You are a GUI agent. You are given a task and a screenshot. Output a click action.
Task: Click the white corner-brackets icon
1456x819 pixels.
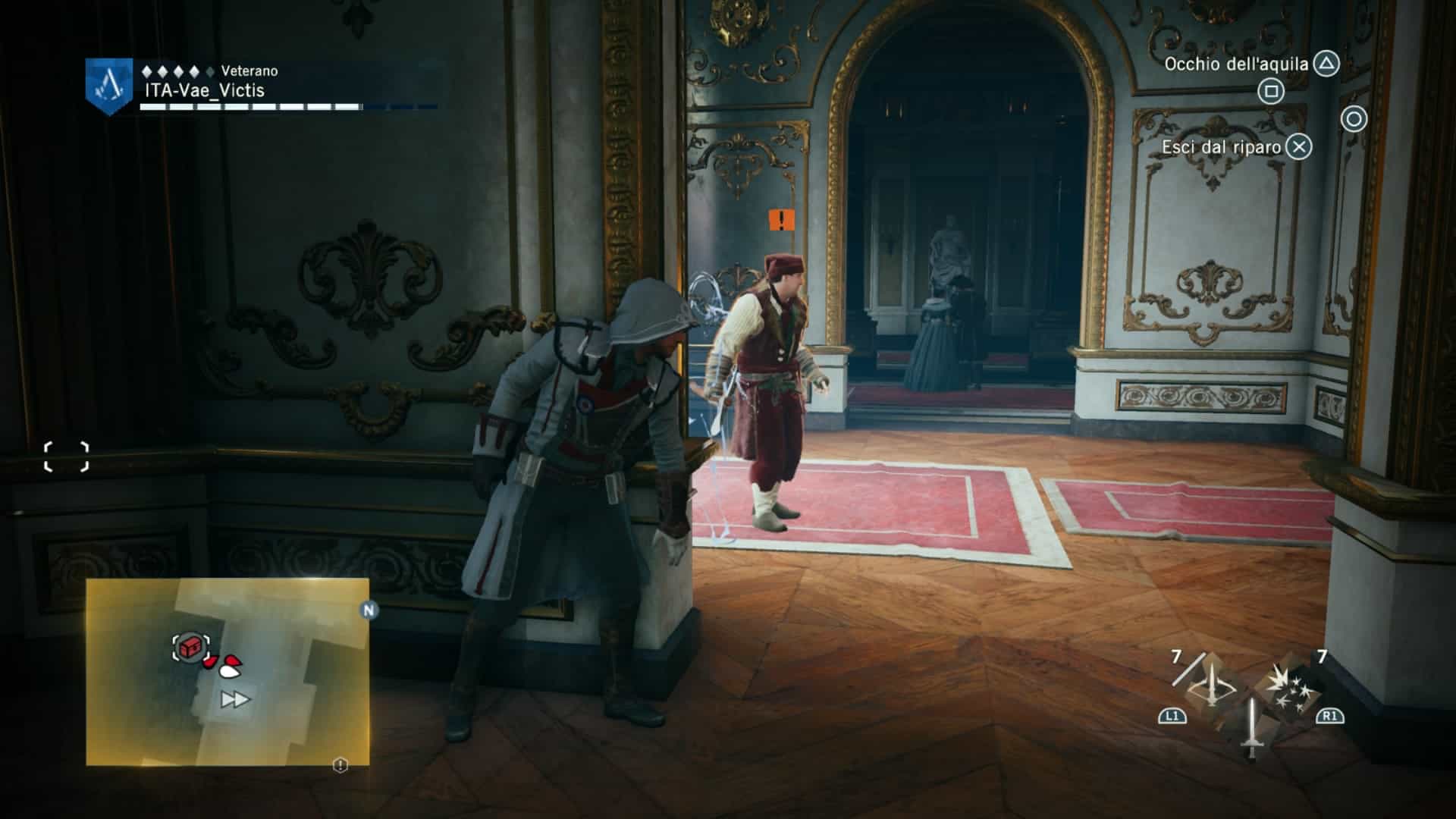(67, 457)
